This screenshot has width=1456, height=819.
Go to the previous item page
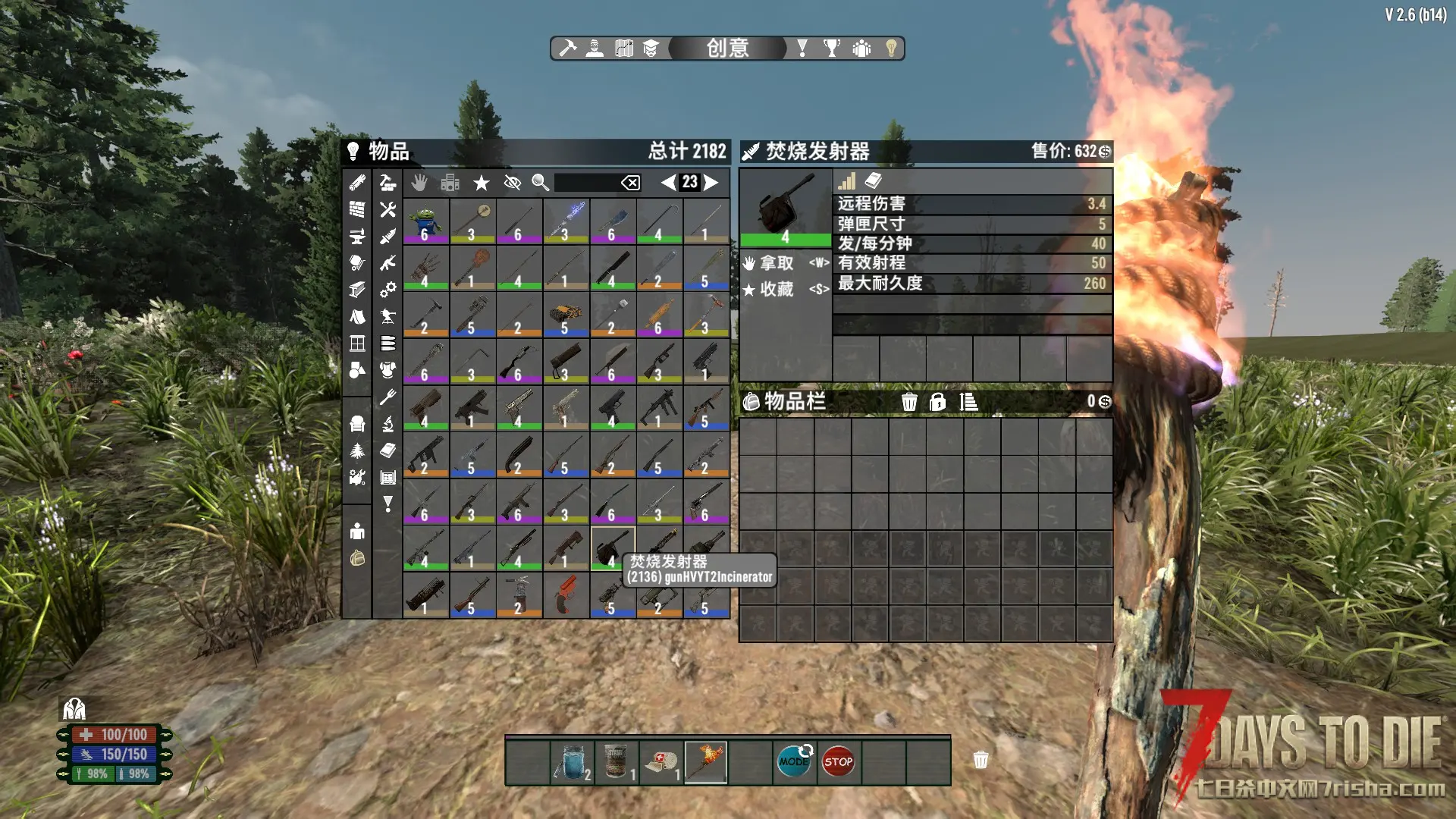[x=668, y=182]
